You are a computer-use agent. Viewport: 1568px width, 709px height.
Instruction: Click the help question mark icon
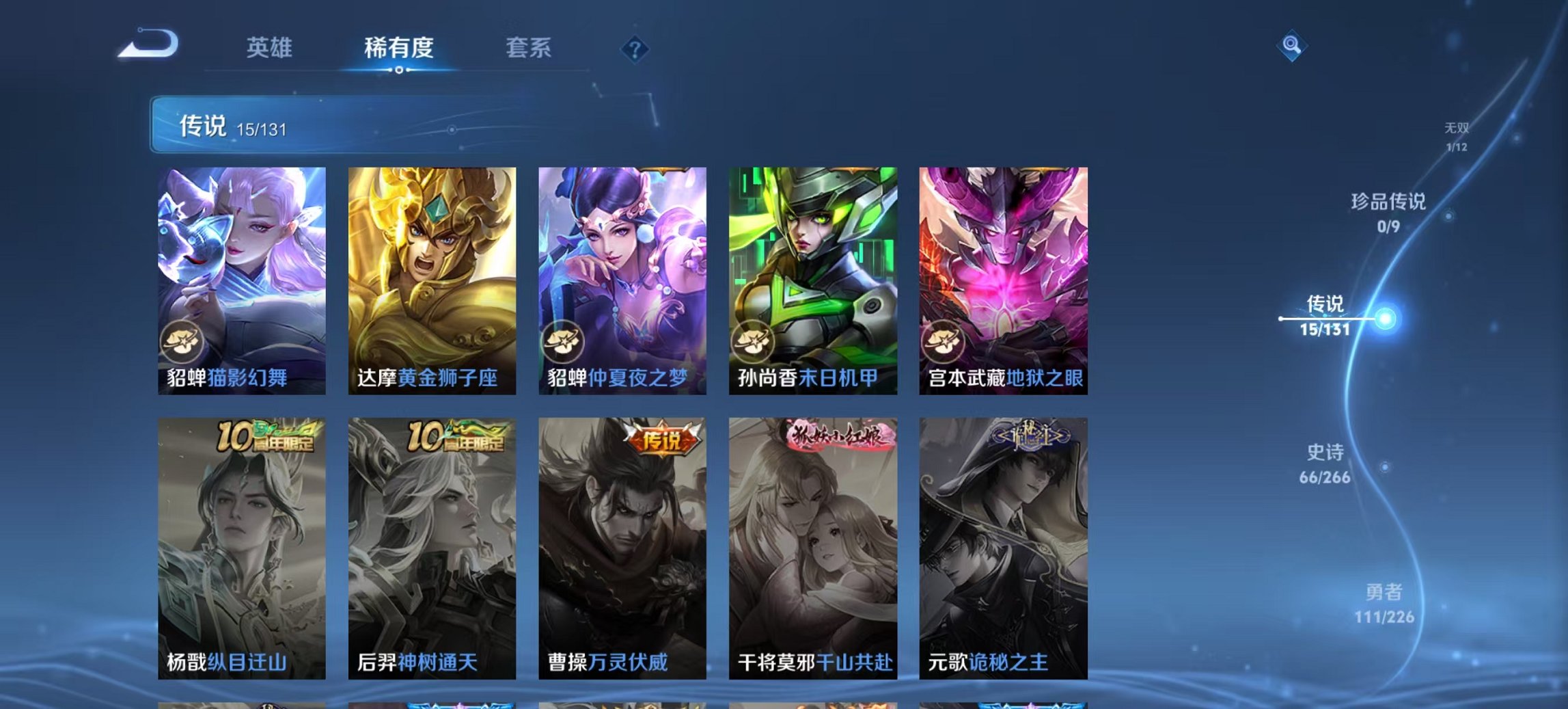click(635, 50)
